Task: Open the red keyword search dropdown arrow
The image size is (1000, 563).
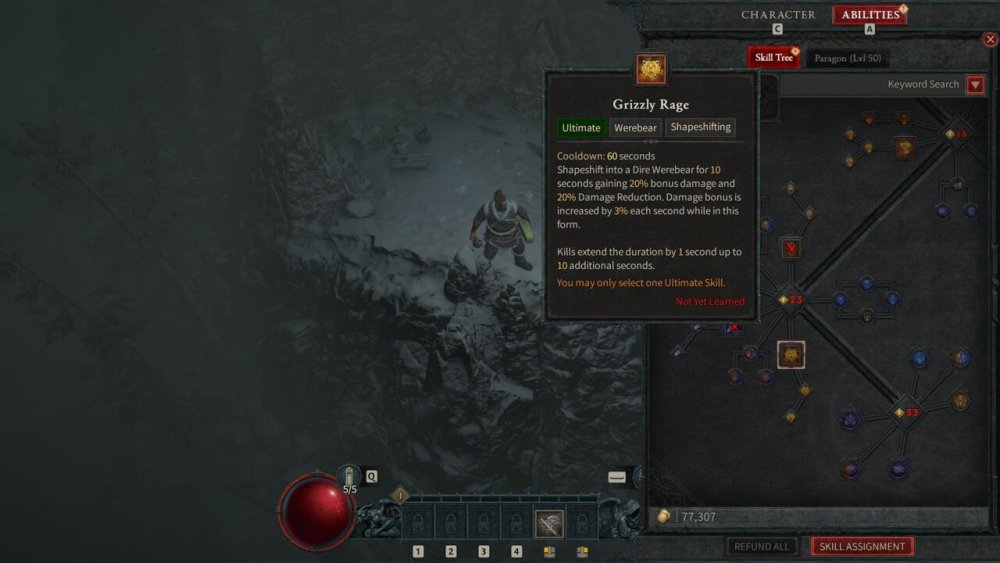Action: point(976,85)
